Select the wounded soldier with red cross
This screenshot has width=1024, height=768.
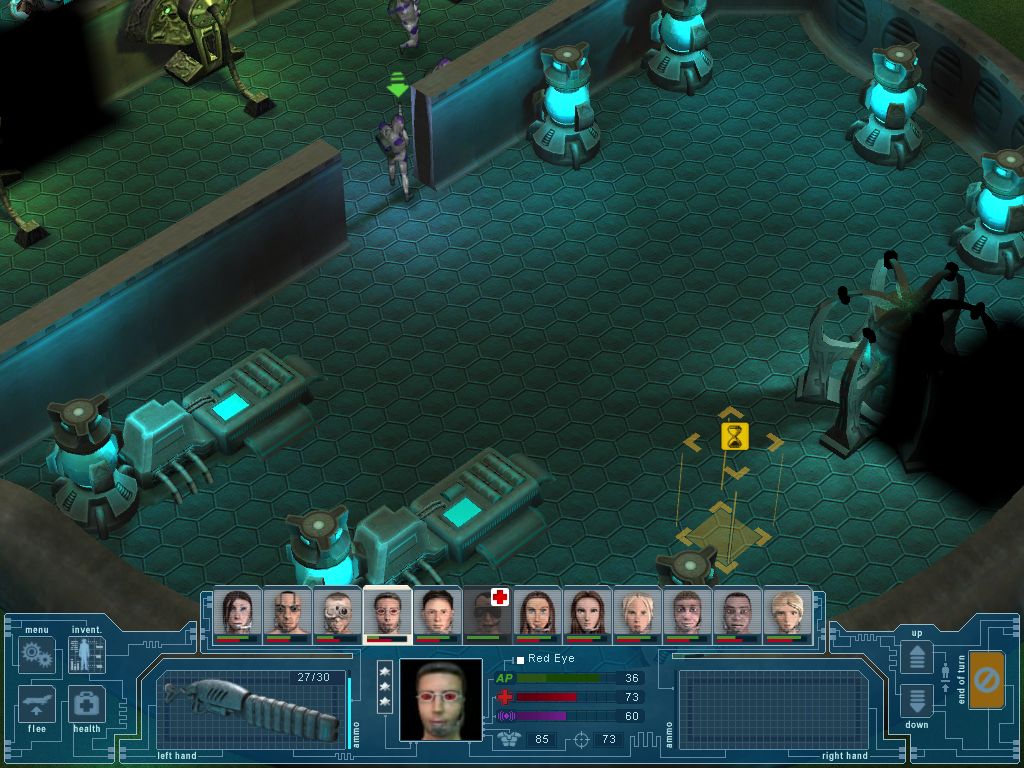pos(487,612)
